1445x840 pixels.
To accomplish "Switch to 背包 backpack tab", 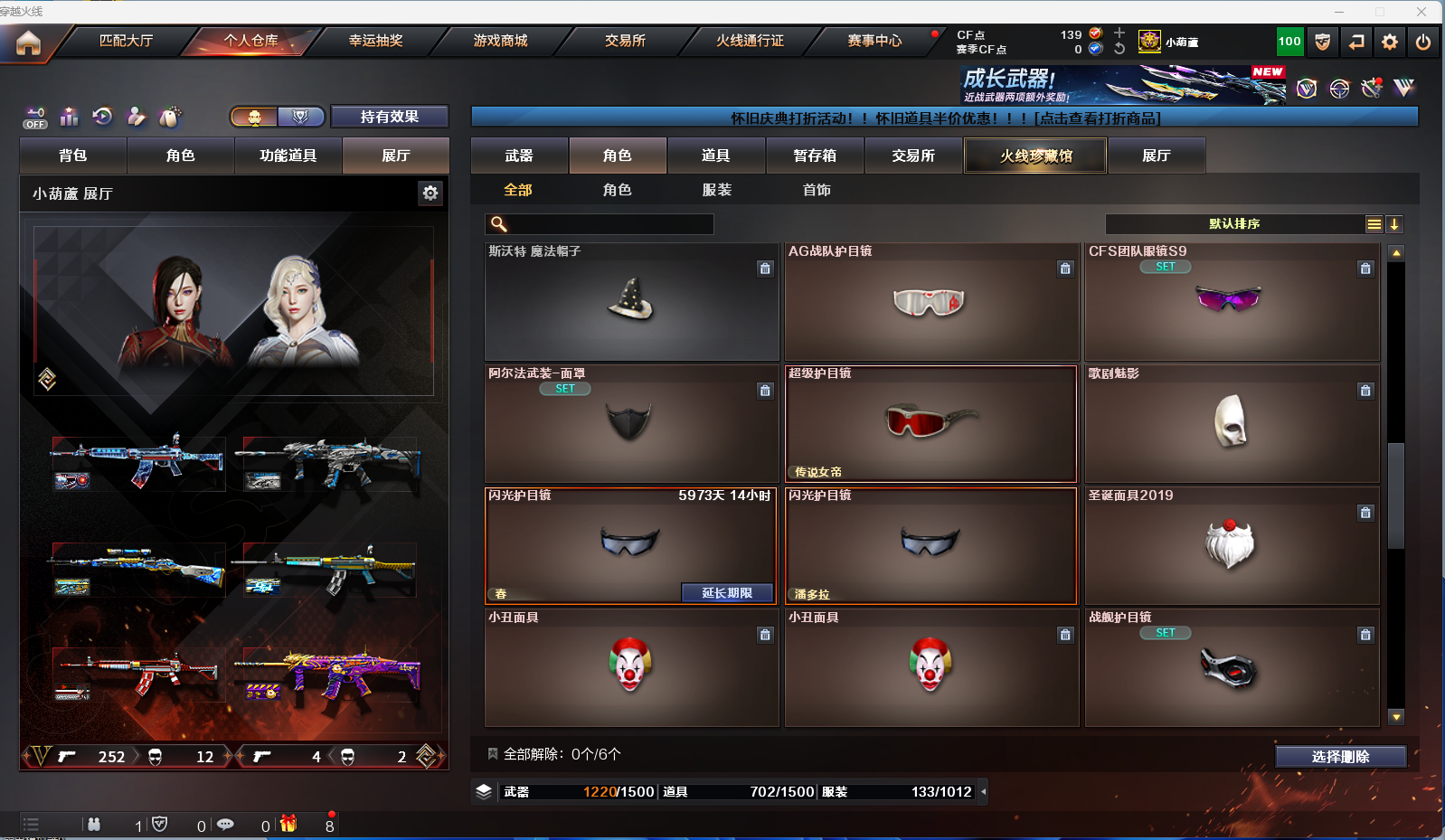I will pos(73,156).
